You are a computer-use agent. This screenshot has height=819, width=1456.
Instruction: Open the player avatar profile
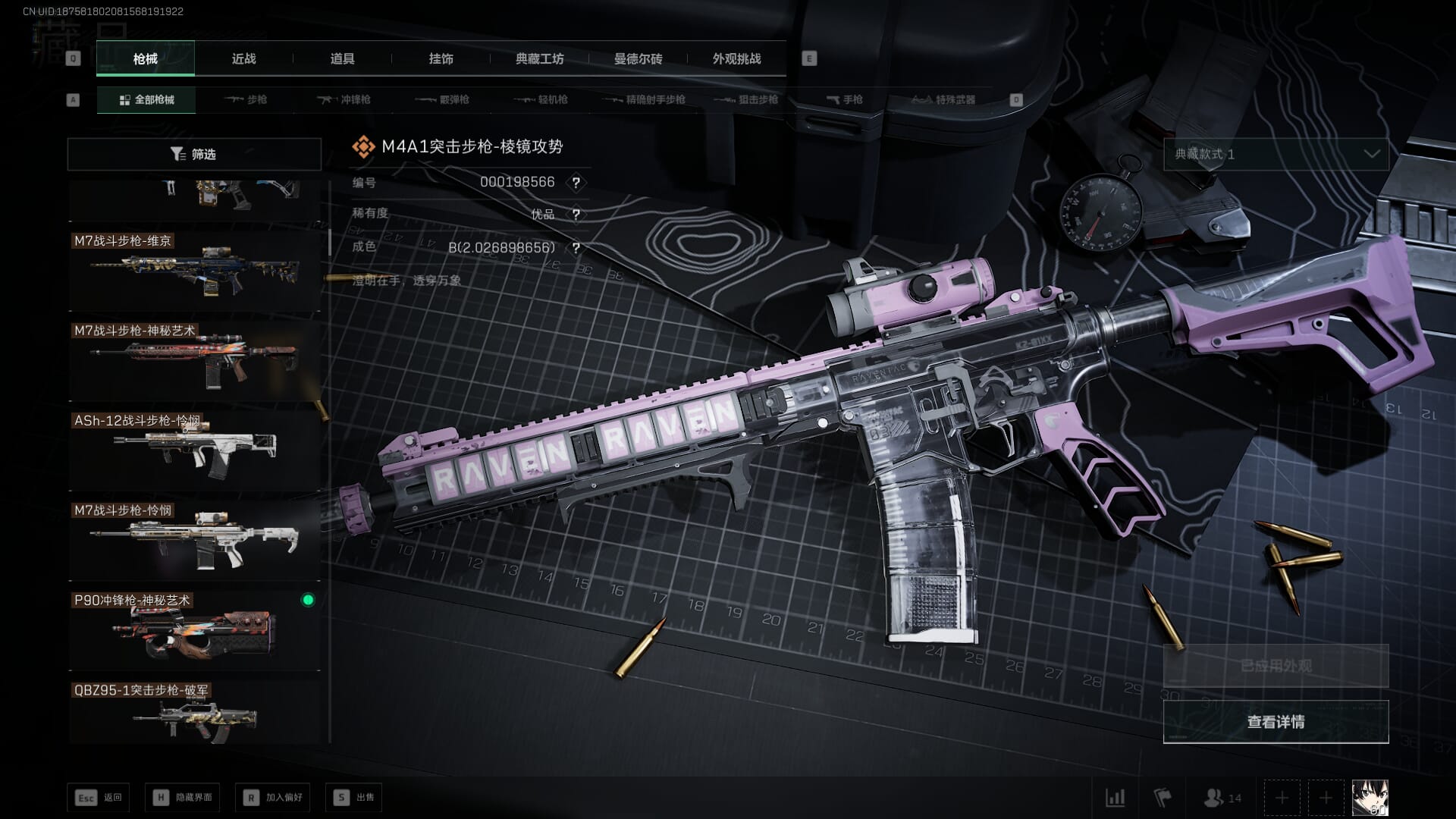click(1370, 798)
